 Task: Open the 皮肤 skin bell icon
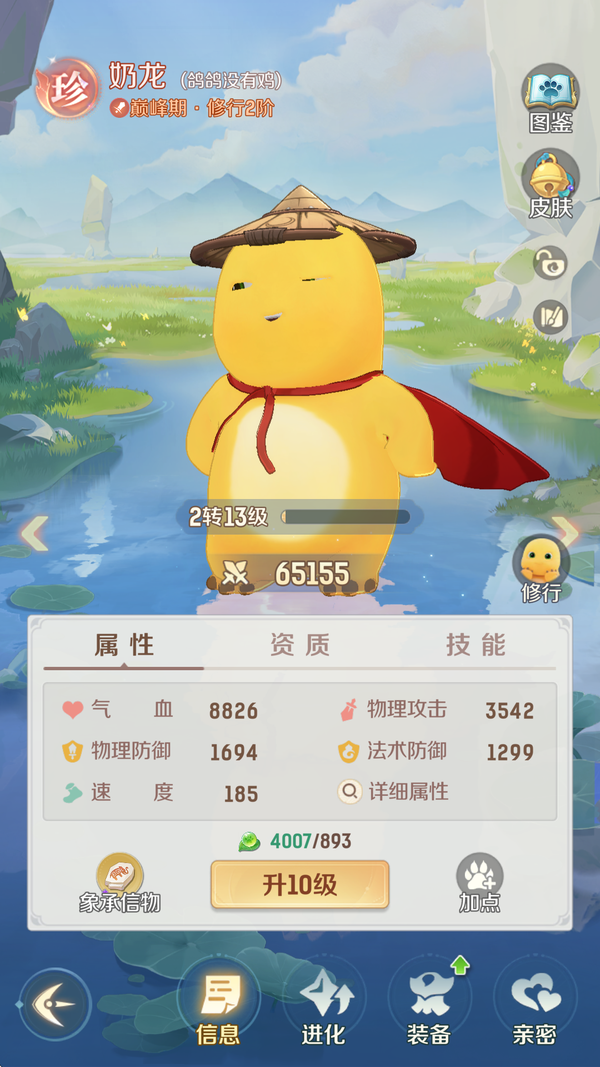[x=550, y=182]
